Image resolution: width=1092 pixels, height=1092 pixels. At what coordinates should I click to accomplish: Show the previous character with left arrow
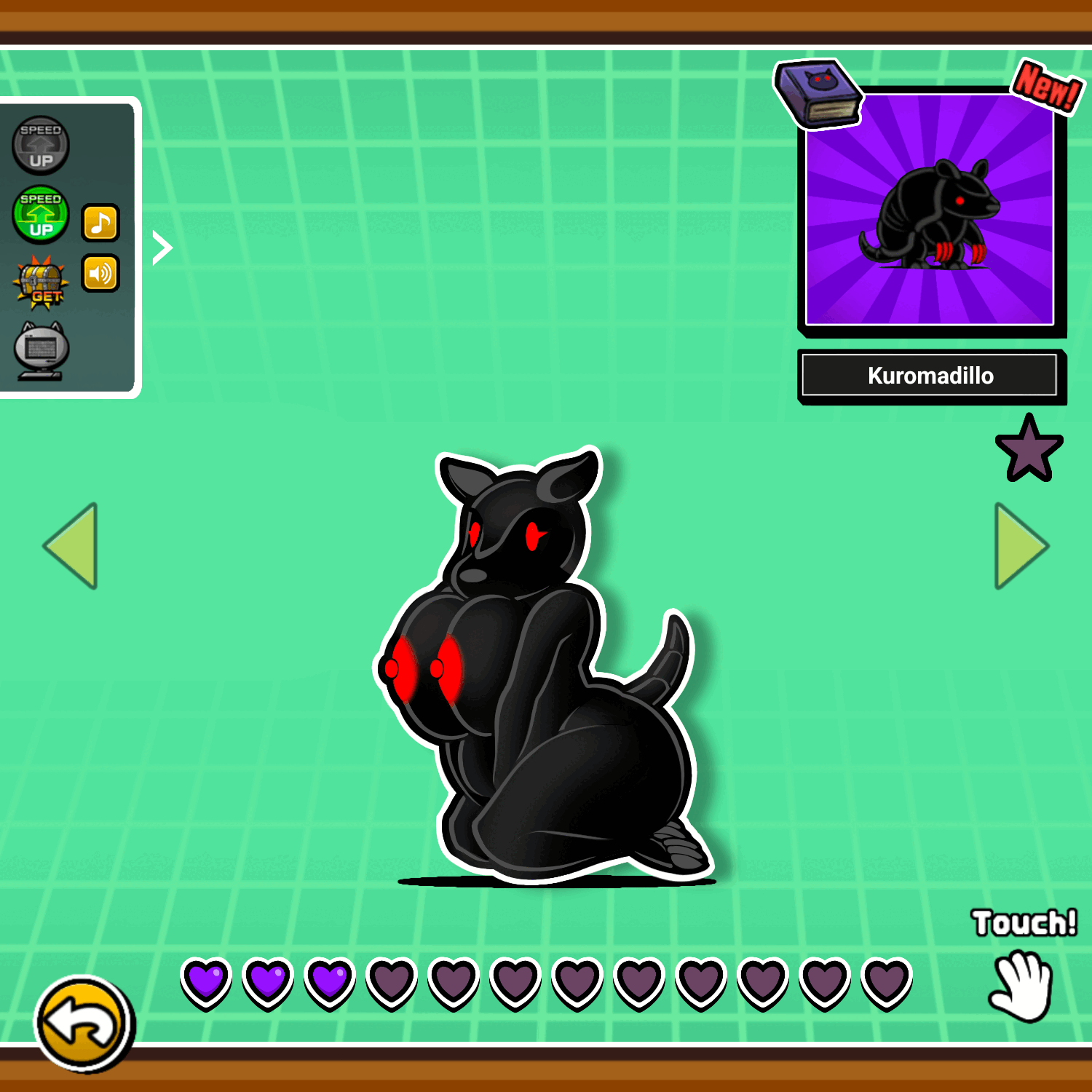pyautogui.click(x=72, y=545)
